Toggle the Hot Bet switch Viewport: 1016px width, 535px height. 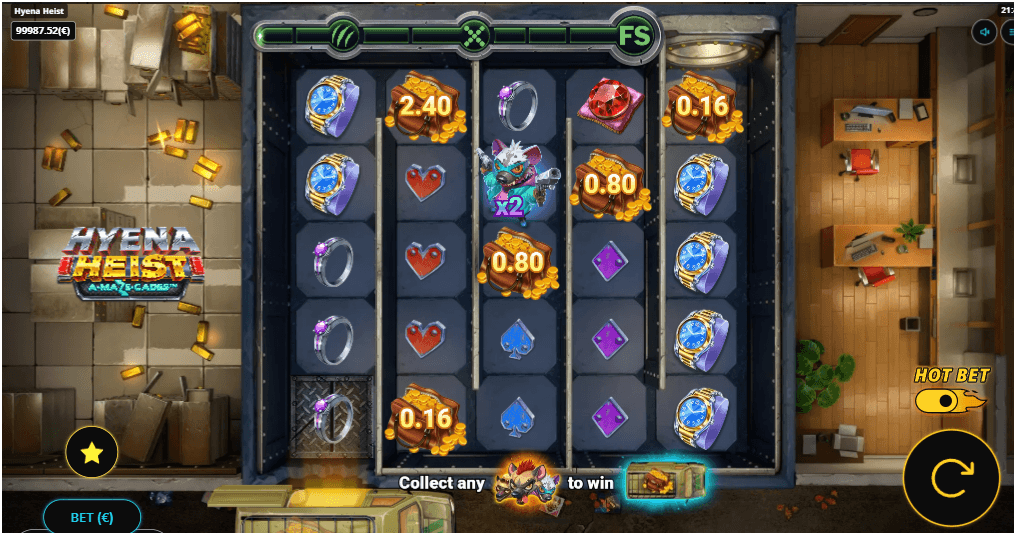[944, 400]
